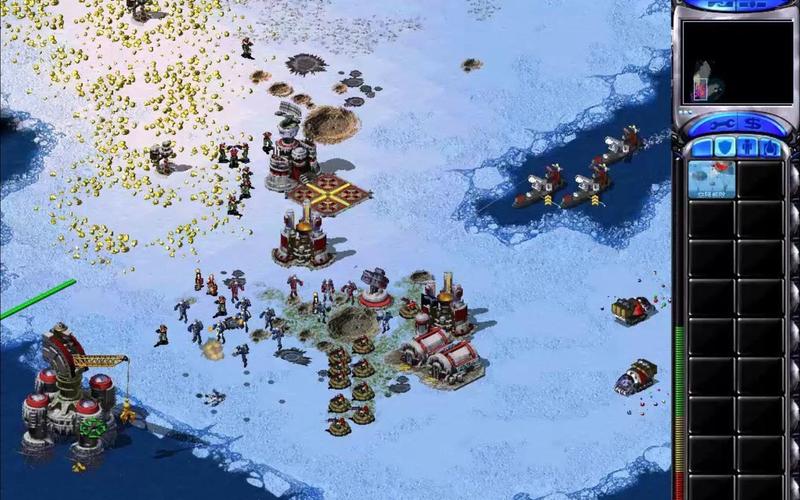
Task: Open the vehicles build tab
Action: (x=769, y=148)
